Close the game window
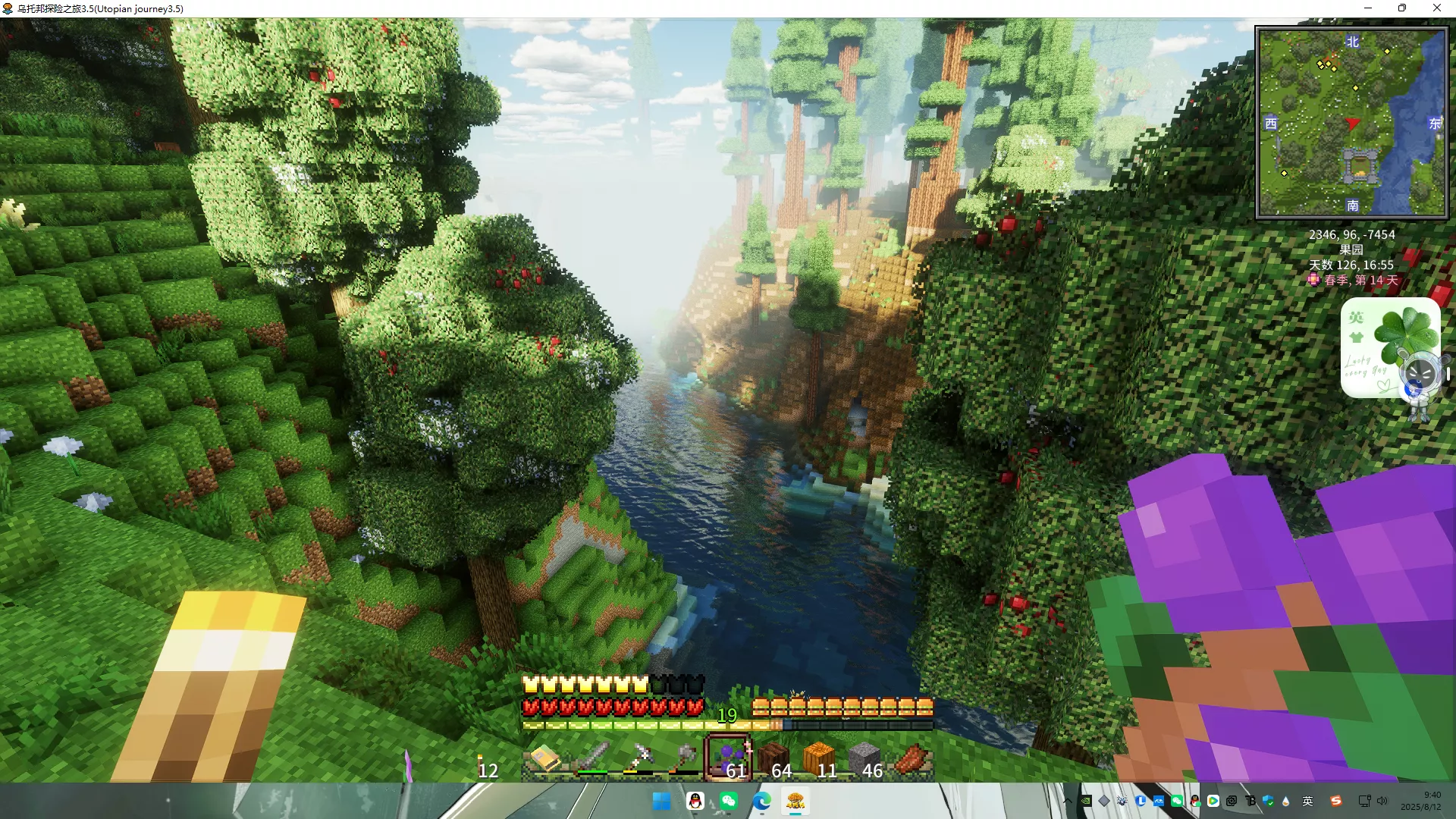1456x819 pixels. click(1436, 8)
